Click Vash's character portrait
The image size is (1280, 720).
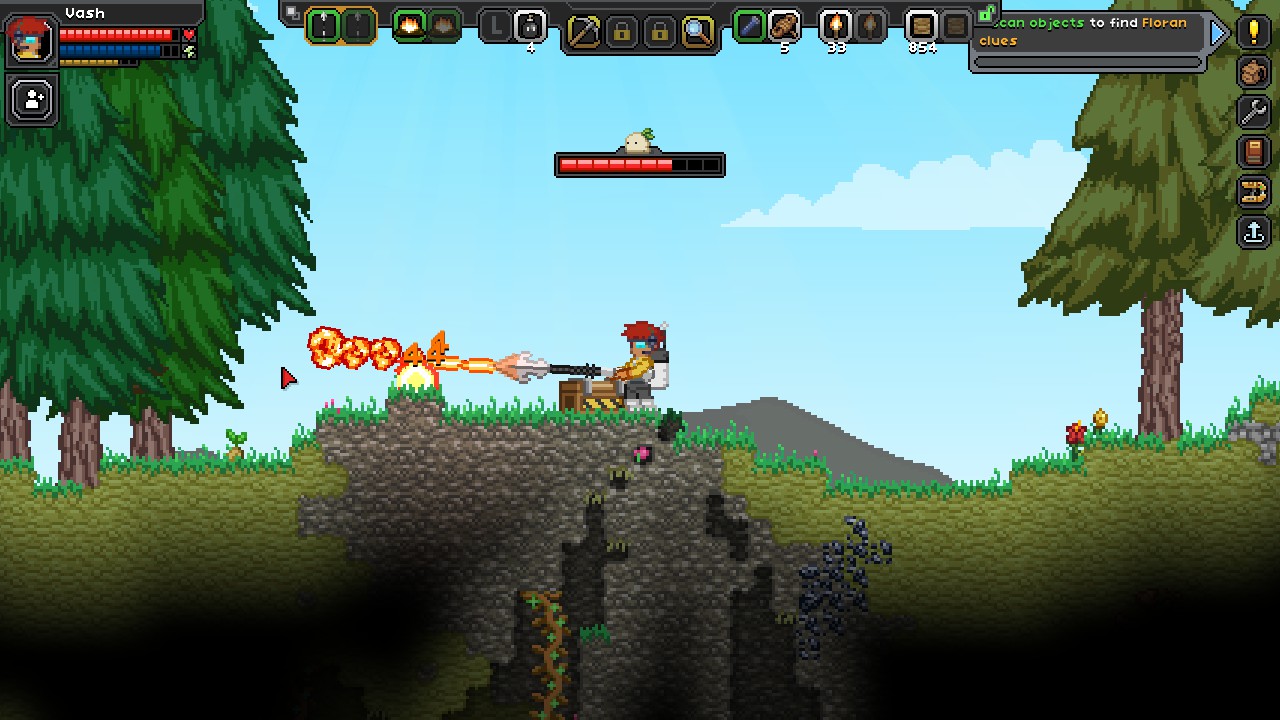point(31,40)
